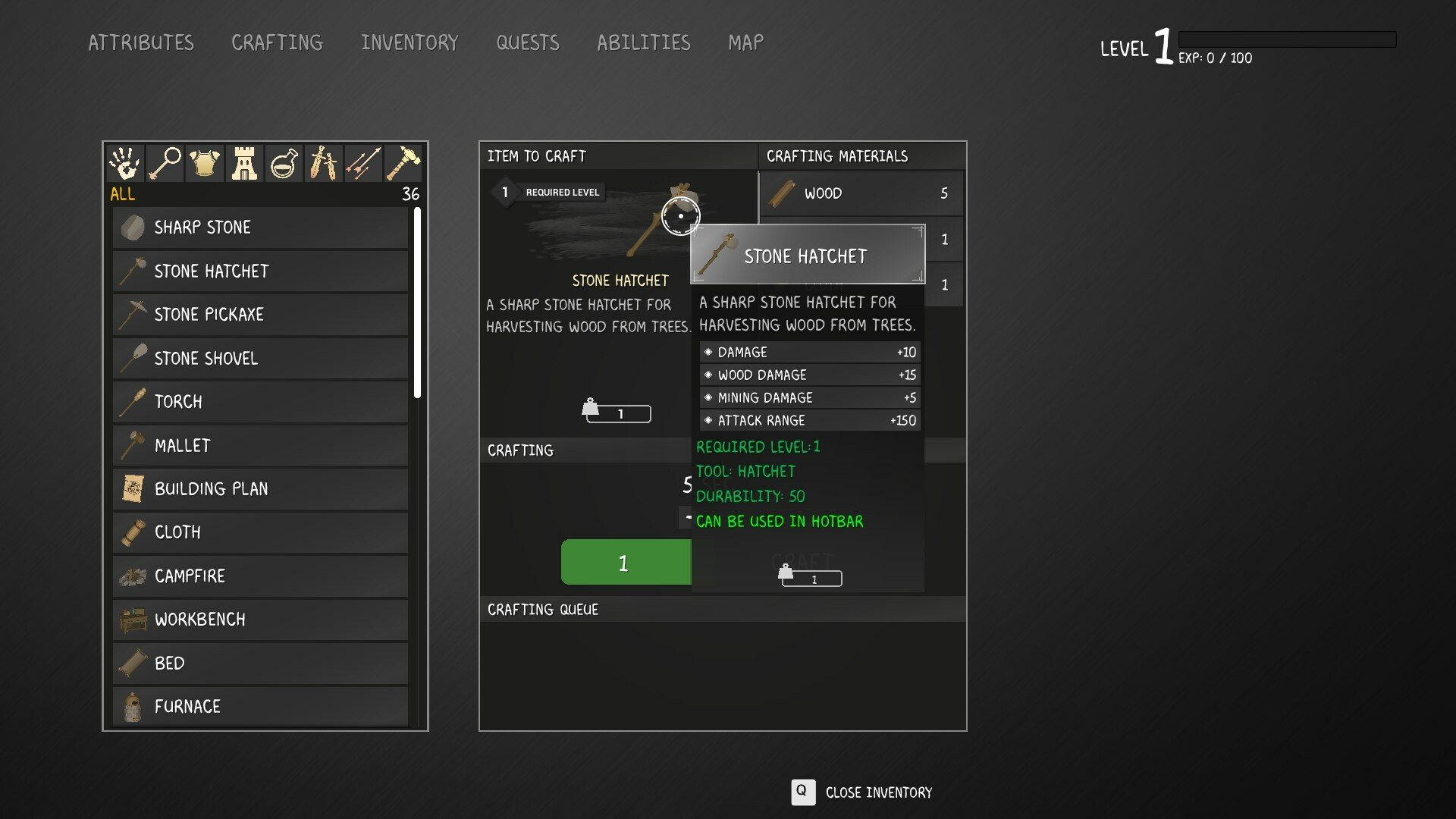The height and width of the screenshot is (819, 1456).
Task: Select Sharp Stone recipe
Action: click(x=260, y=227)
